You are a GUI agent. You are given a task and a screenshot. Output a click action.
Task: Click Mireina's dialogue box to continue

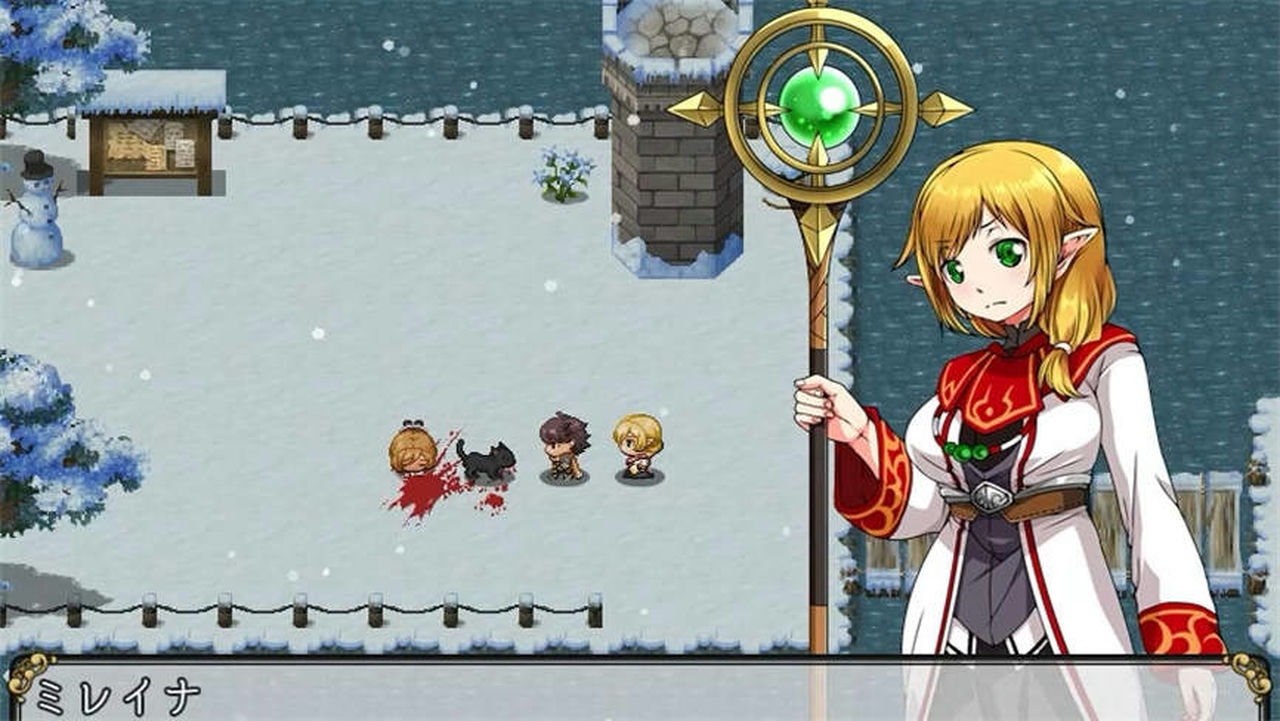[640, 692]
